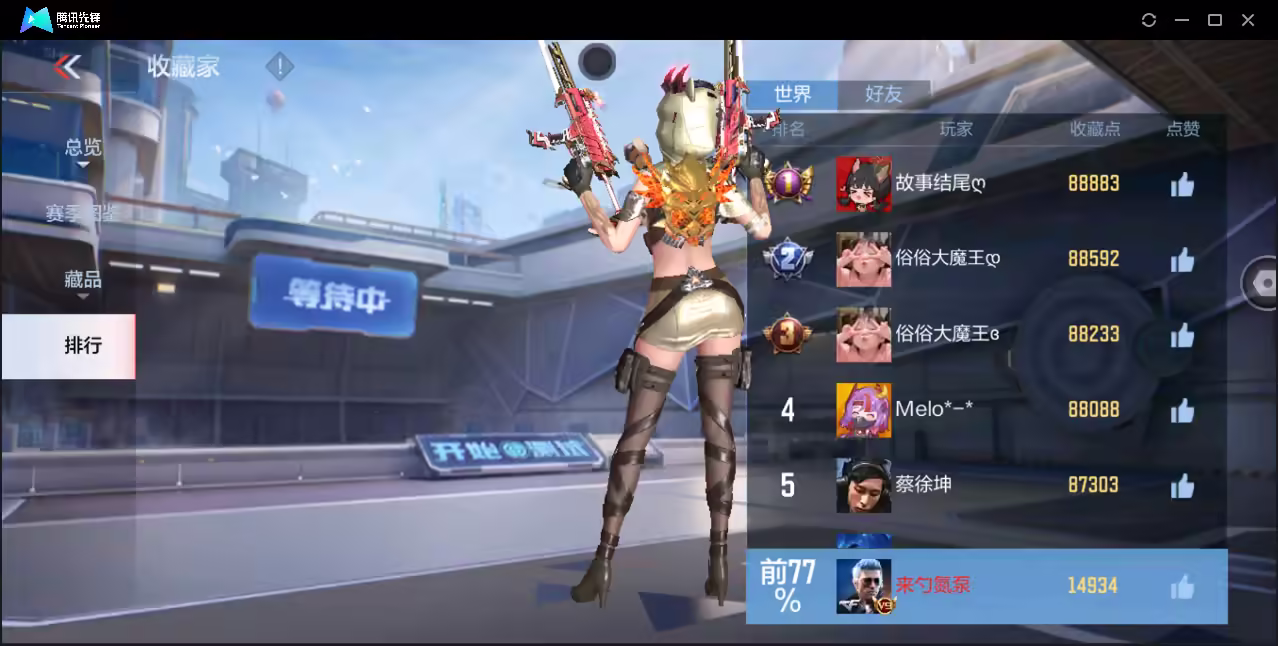Select the 故事结尾 player avatar
The width and height of the screenshot is (1278, 646).
[863, 184]
